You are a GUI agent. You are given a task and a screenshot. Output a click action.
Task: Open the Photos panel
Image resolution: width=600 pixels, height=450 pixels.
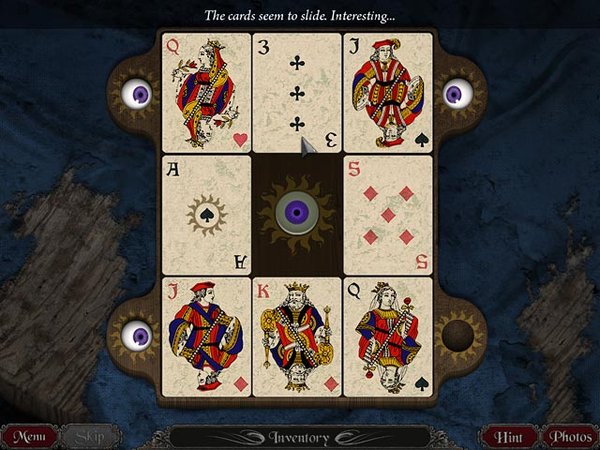point(568,436)
